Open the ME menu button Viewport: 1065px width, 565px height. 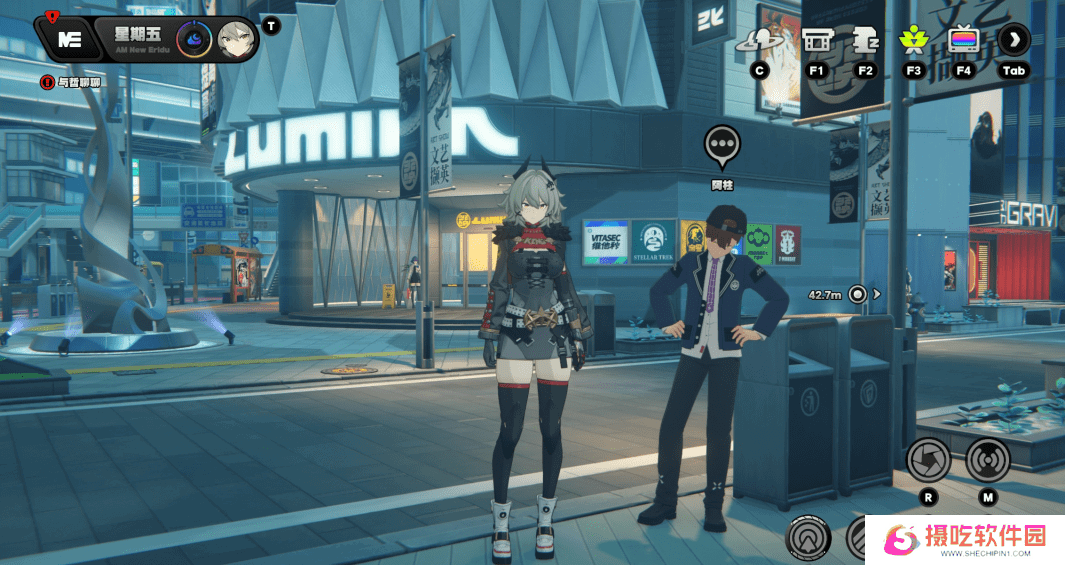[x=68, y=39]
